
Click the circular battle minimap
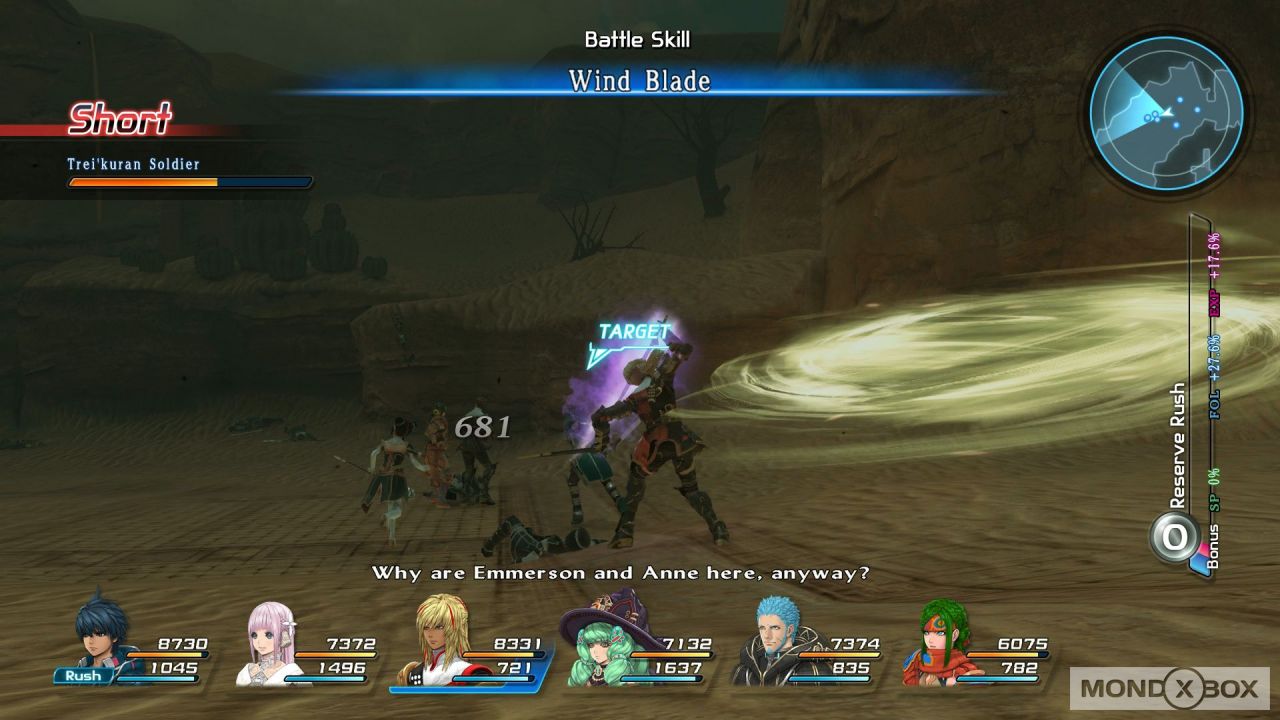coord(1166,112)
